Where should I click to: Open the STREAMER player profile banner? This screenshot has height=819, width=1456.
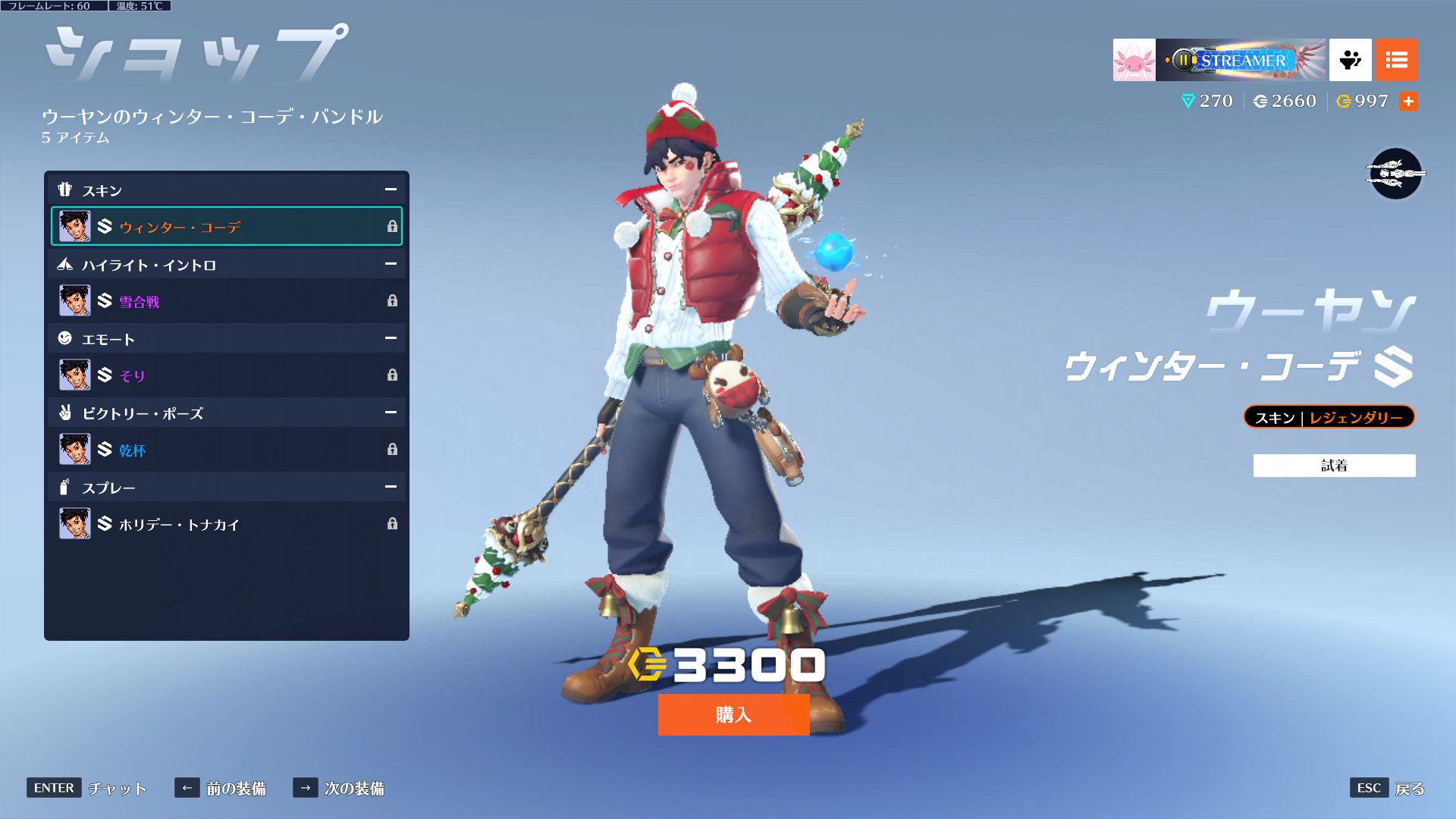1241,60
